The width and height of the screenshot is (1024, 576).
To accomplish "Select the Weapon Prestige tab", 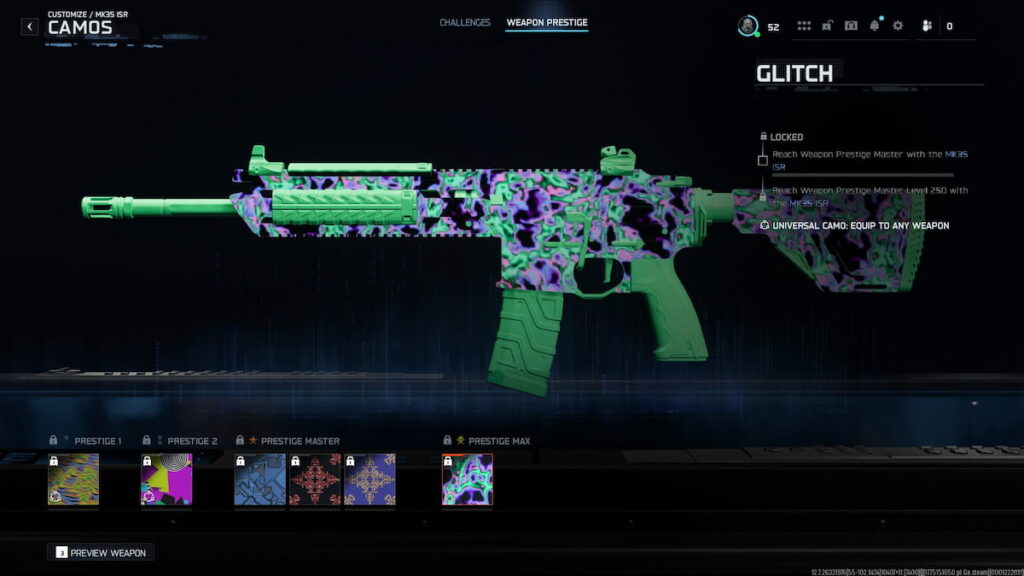I will click(547, 22).
